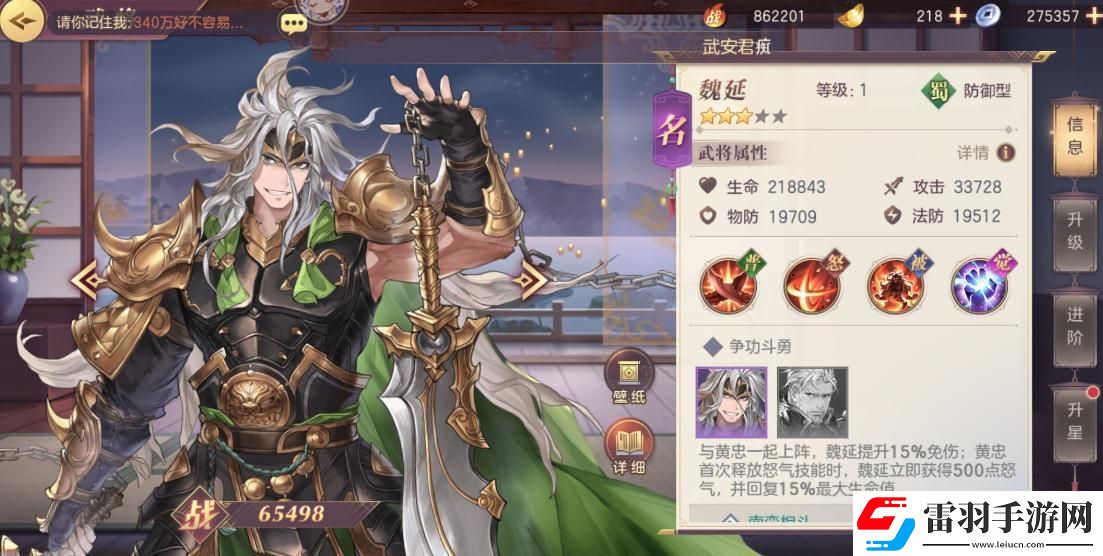Add silver coins with the plus button
Viewport: 1103px width, 556px height.
click(x=1092, y=15)
